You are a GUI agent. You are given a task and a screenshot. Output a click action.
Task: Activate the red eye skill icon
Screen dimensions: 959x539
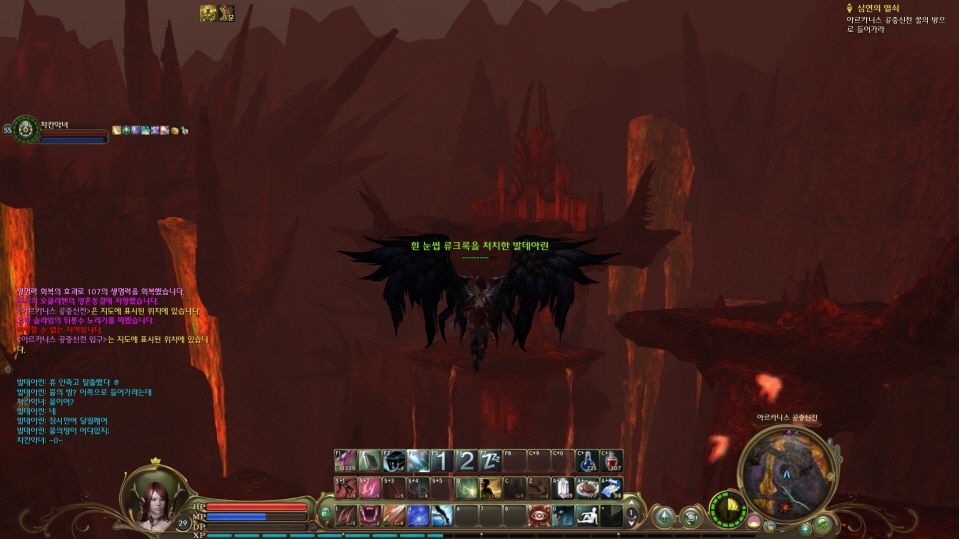540,515
